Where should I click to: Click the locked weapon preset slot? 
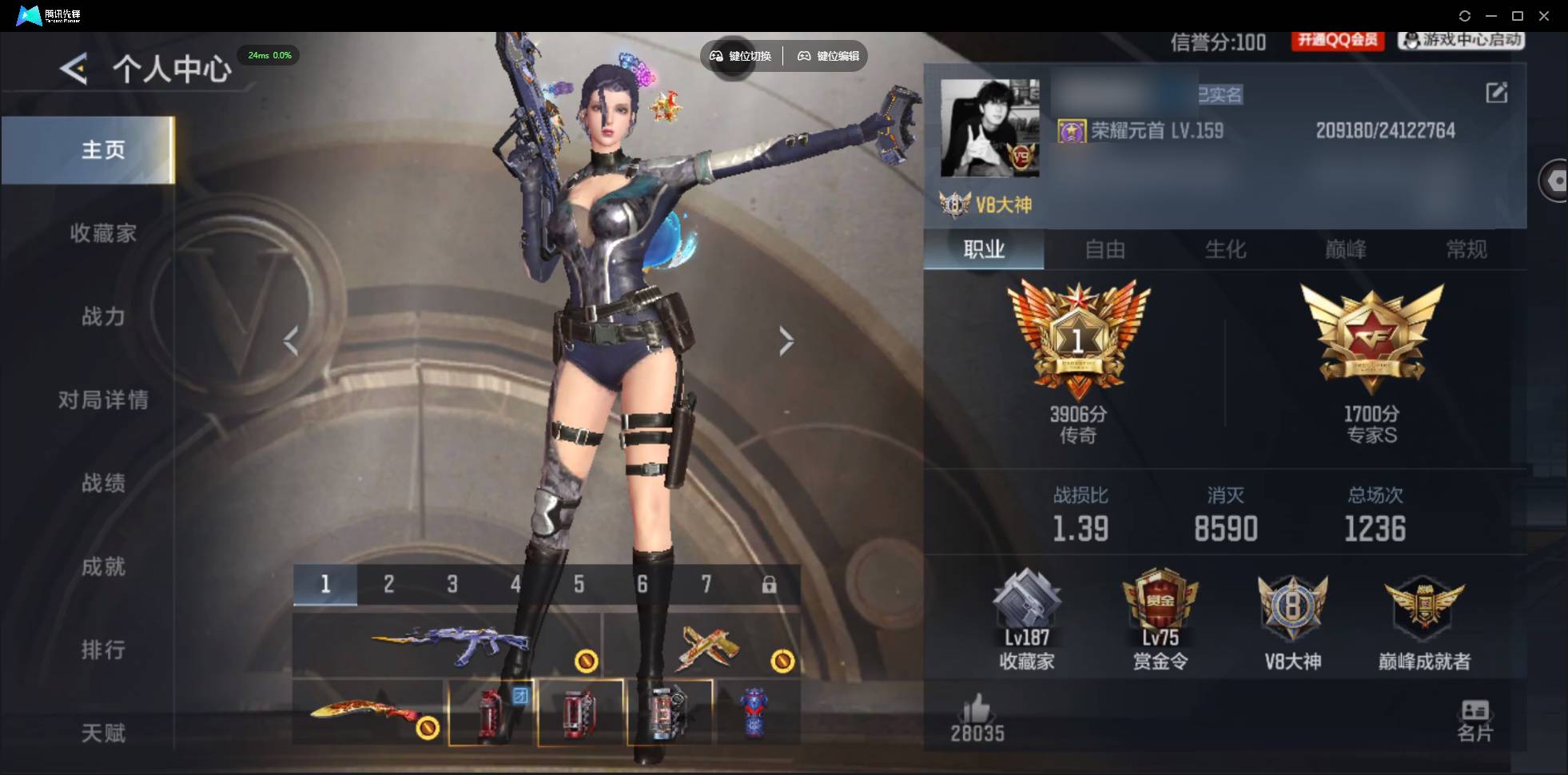pyautogui.click(x=770, y=584)
